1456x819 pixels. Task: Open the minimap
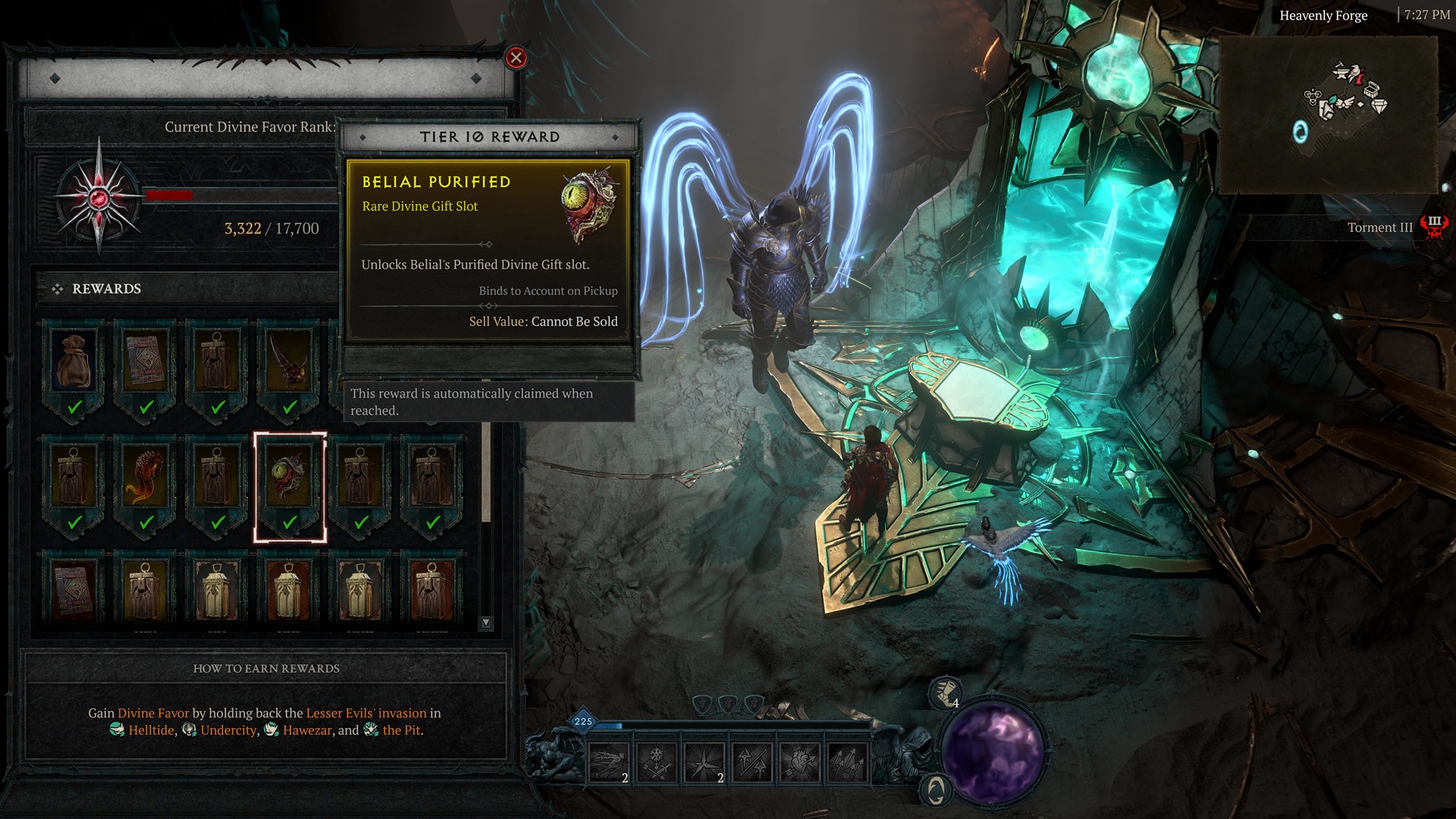click(1328, 114)
